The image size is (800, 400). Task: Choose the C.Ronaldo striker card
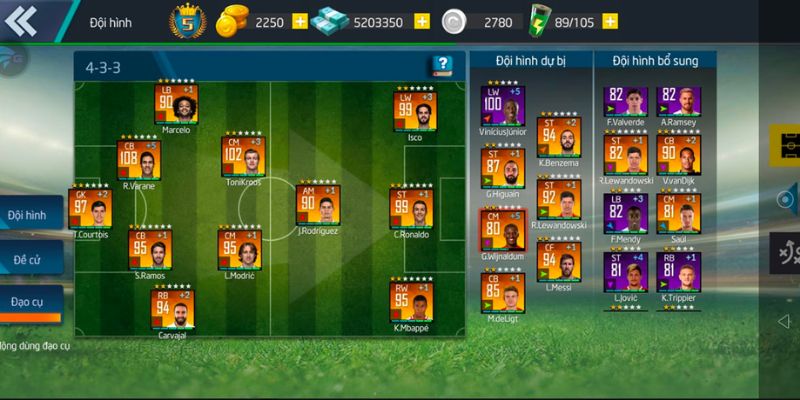[x=411, y=208]
